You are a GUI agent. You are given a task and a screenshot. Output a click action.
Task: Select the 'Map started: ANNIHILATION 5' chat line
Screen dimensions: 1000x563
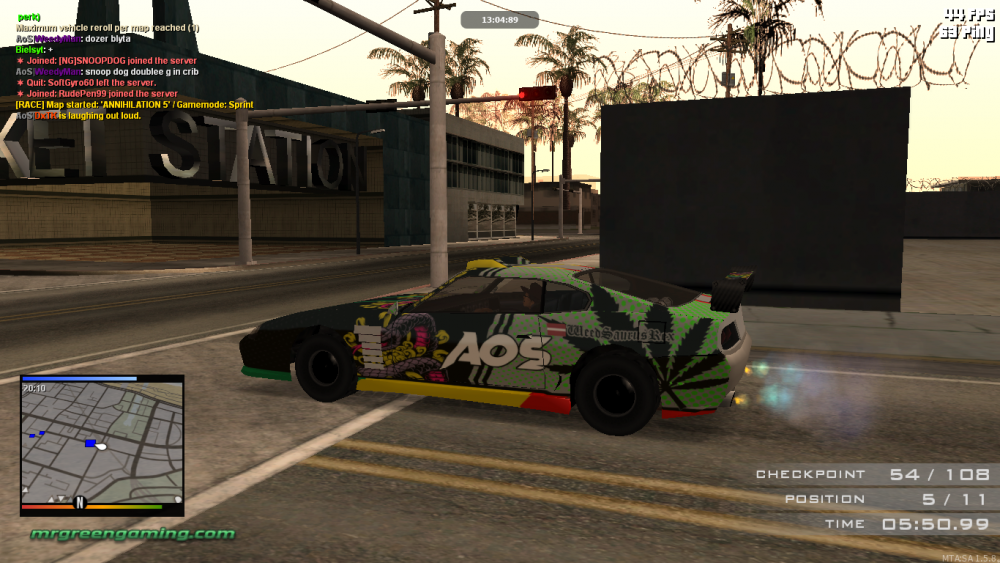(x=134, y=105)
